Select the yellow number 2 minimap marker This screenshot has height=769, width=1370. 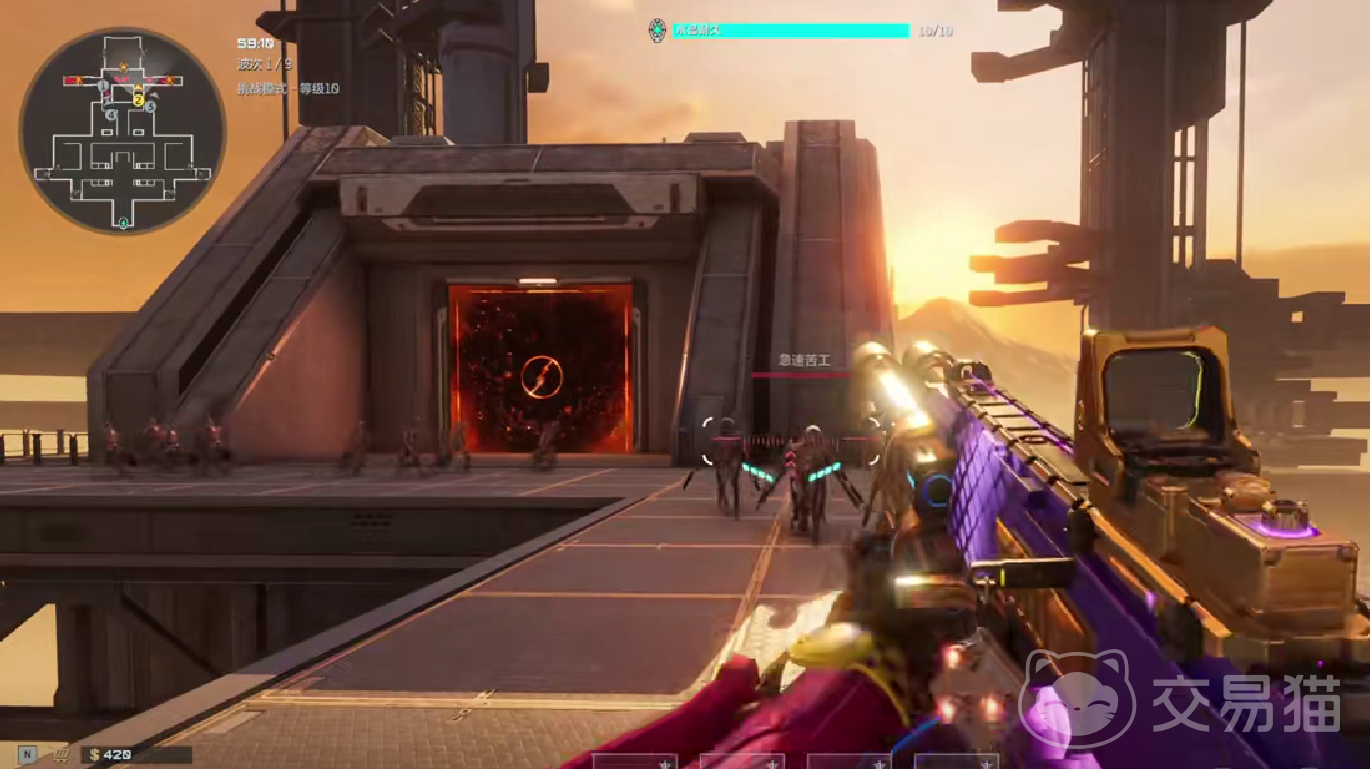tap(139, 98)
